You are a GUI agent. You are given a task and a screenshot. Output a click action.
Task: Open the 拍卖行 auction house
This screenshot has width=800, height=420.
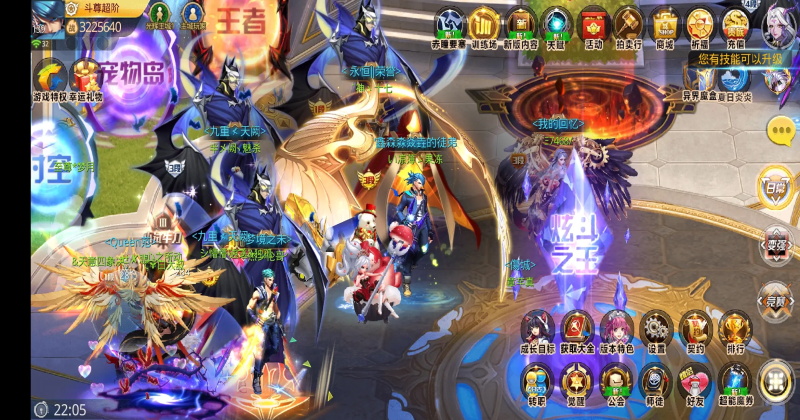click(628, 25)
